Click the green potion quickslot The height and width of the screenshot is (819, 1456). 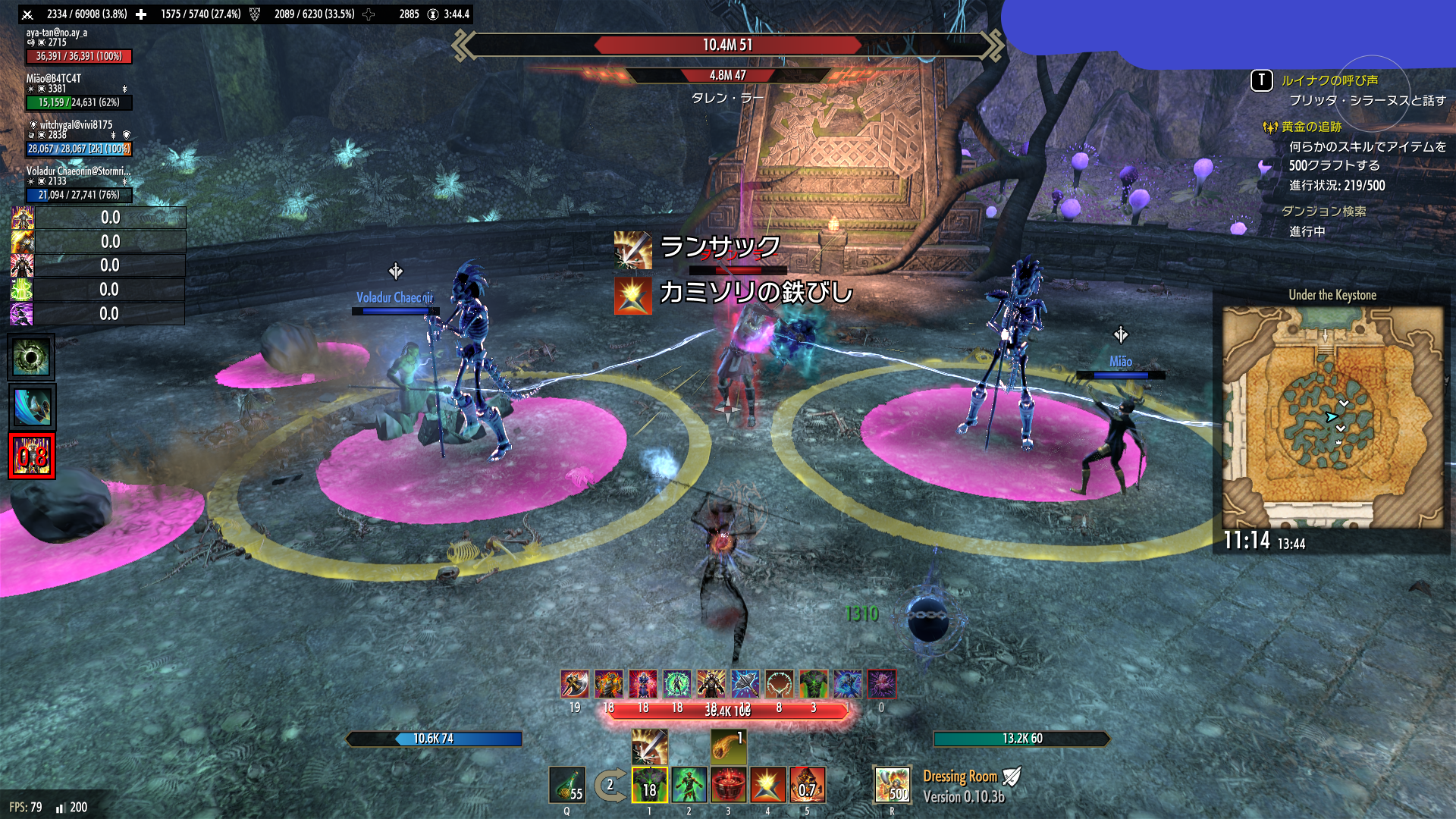click(x=566, y=785)
